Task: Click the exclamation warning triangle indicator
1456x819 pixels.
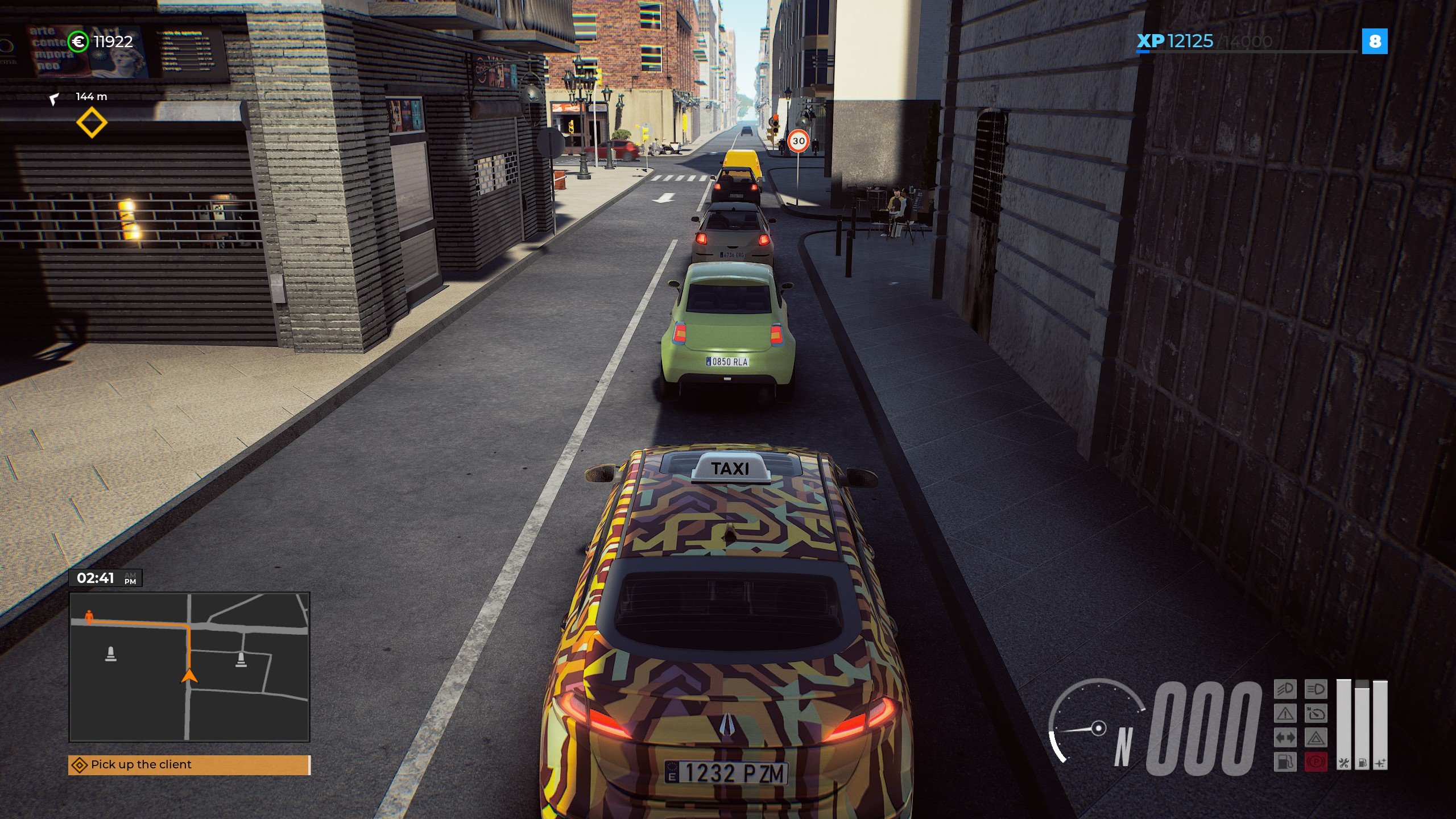Action: [x=1285, y=713]
